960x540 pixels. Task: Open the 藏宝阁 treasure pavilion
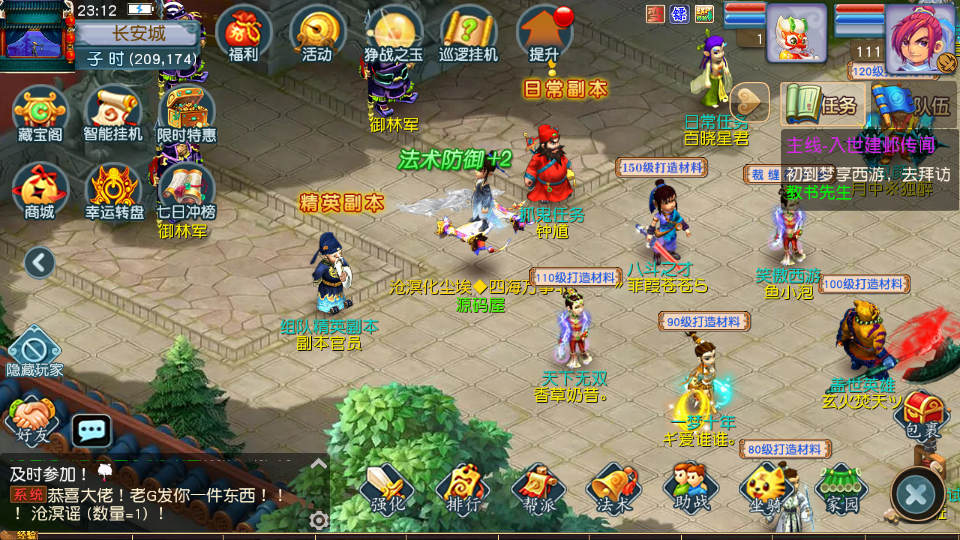40,112
